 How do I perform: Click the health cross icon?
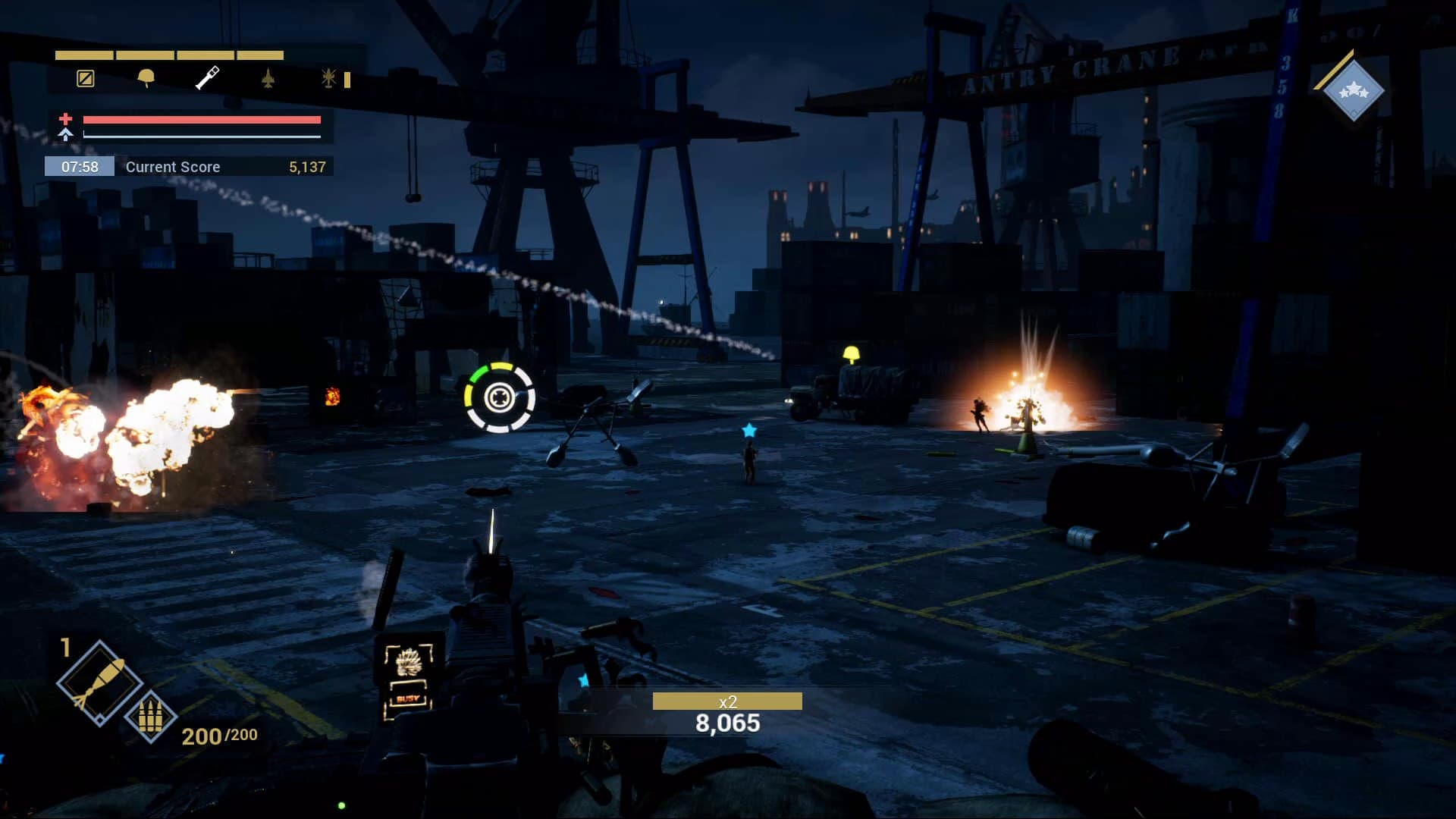click(65, 120)
